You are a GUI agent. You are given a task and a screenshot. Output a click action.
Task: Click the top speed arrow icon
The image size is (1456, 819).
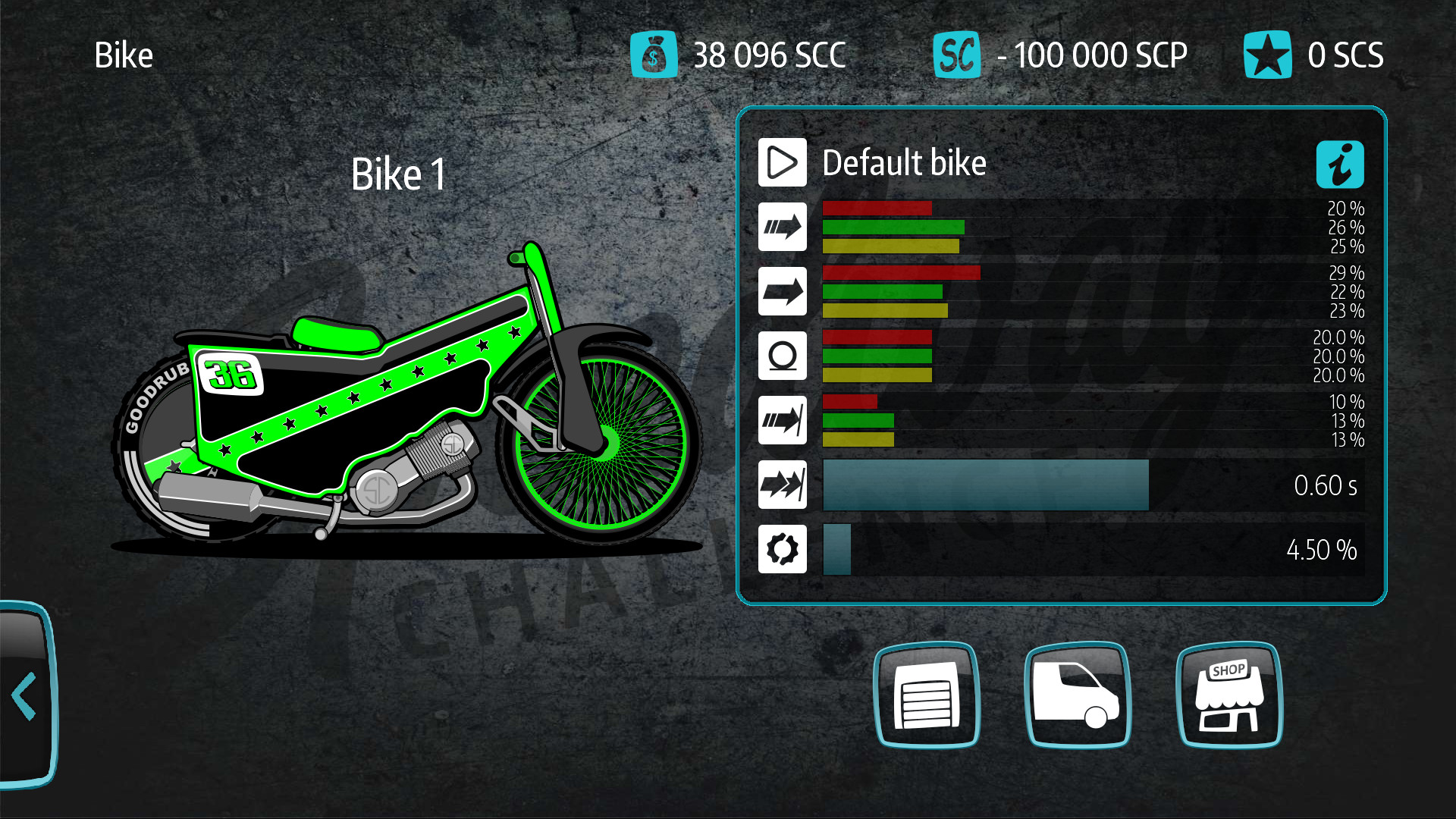point(782,291)
